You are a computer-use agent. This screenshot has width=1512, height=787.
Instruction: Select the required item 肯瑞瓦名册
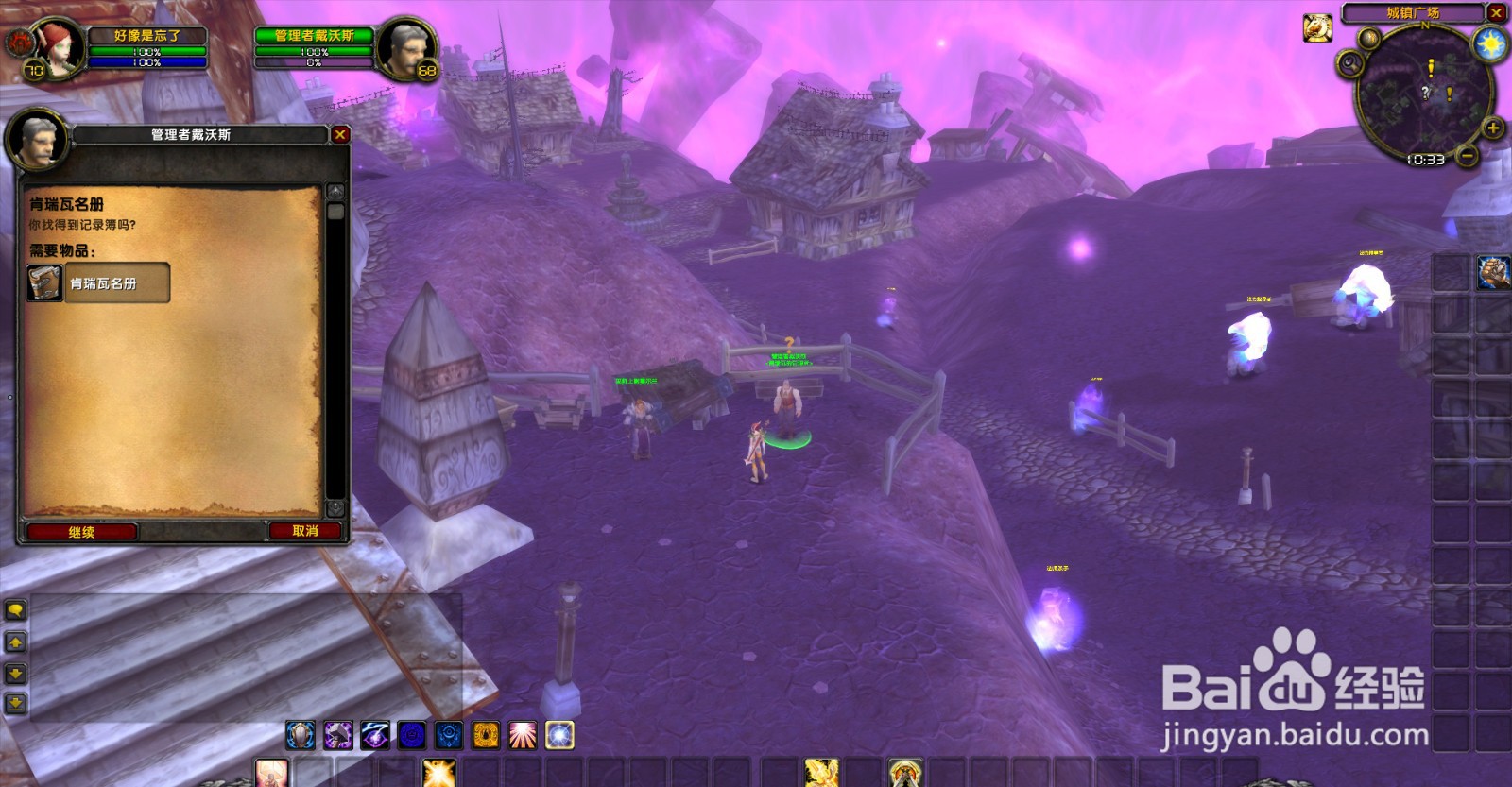click(x=98, y=283)
